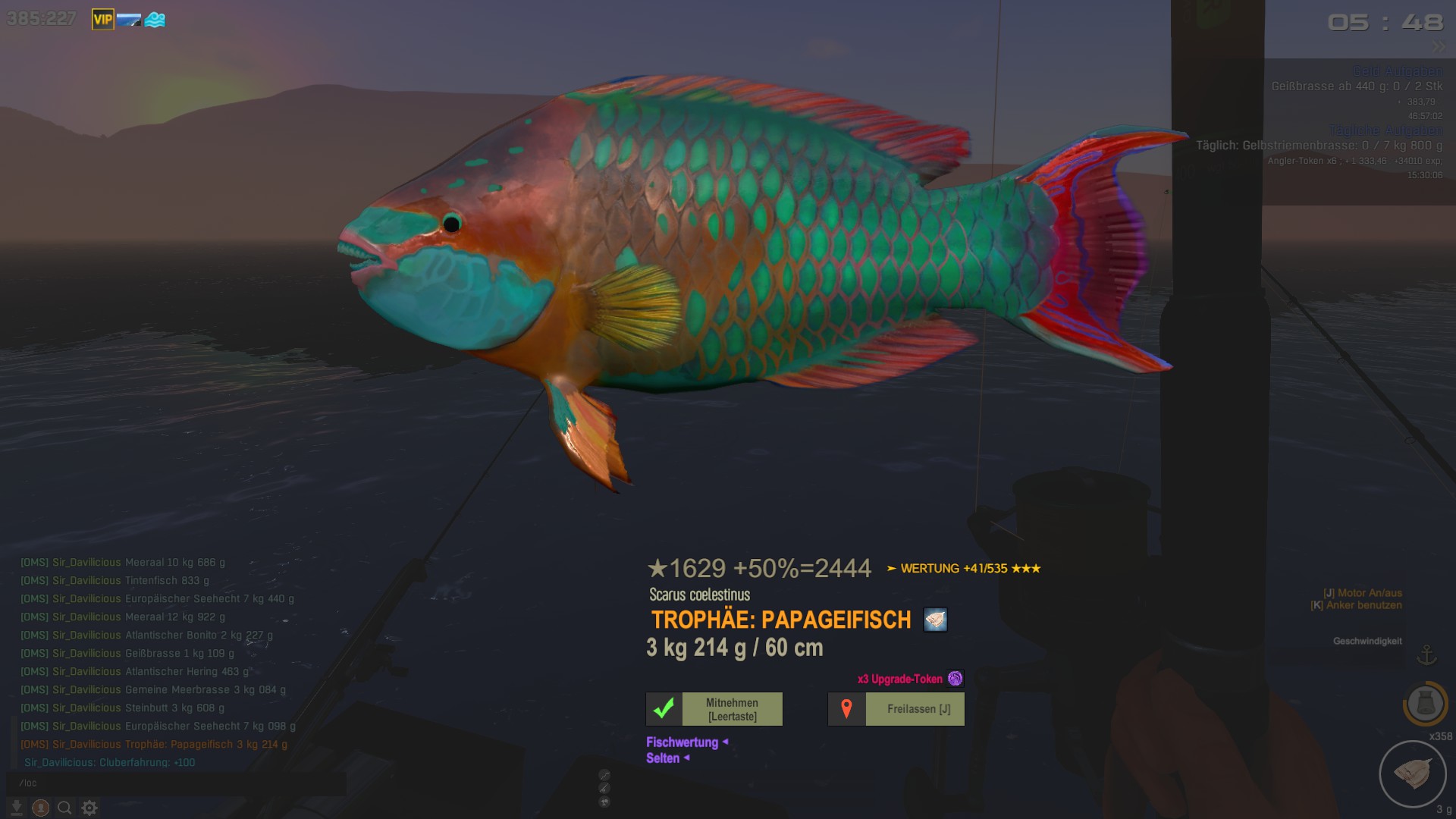The height and width of the screenshot is (819, 1456).
Task: Click the anchor icon
Action: click(x=1427, y=654)
